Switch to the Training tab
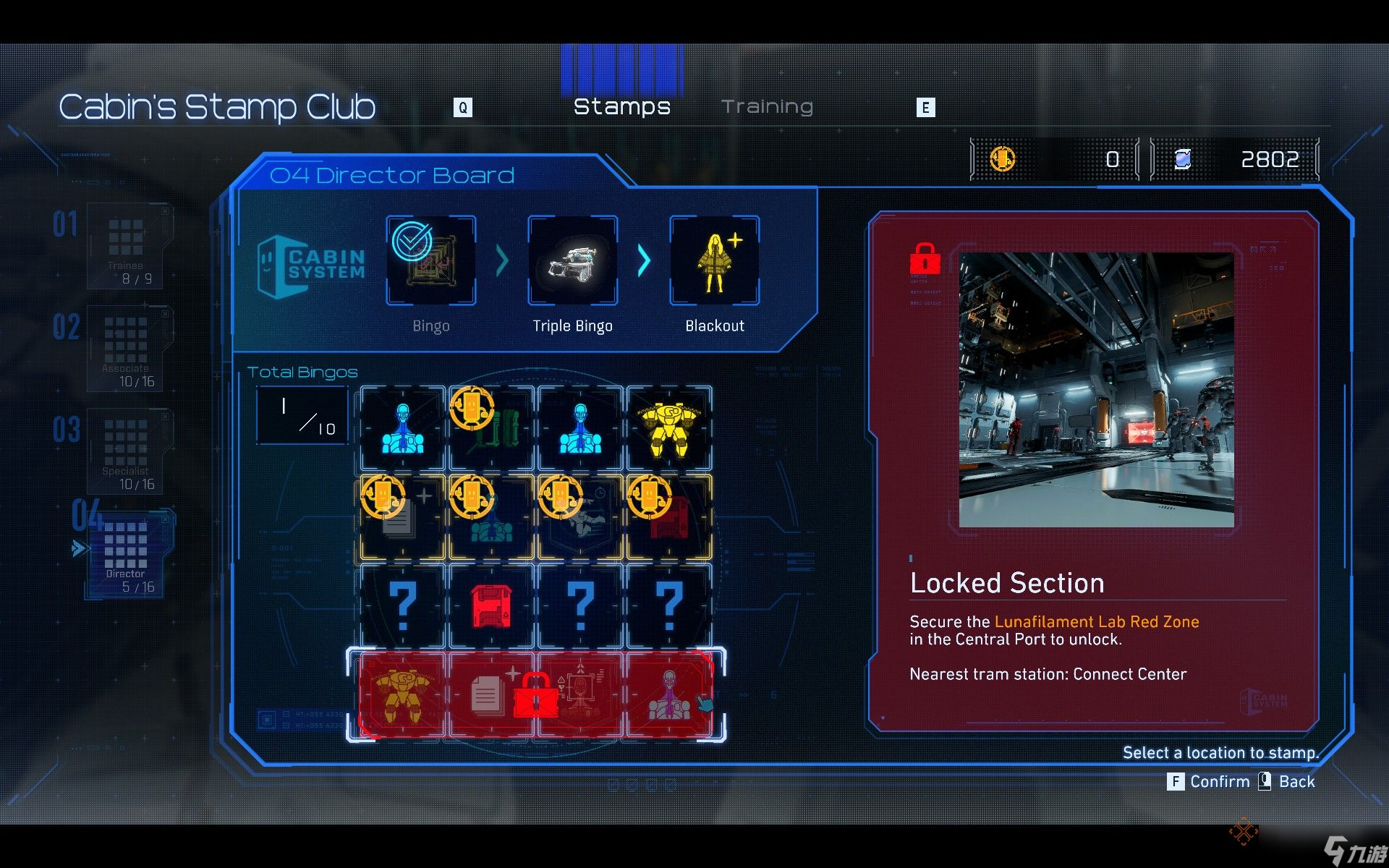Image resolution: width=1389 pixels, height=868 pixels. pyautogui.click(x=767, y=107)
